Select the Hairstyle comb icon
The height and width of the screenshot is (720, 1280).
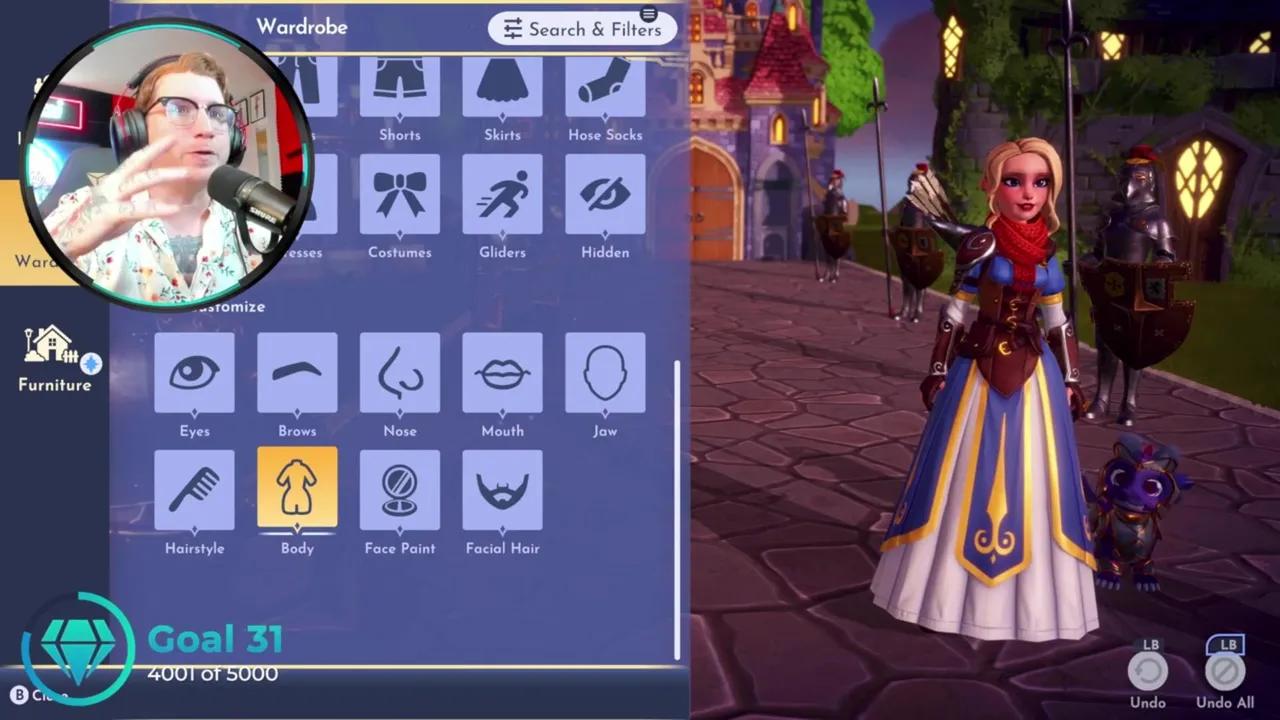[195, 490]
